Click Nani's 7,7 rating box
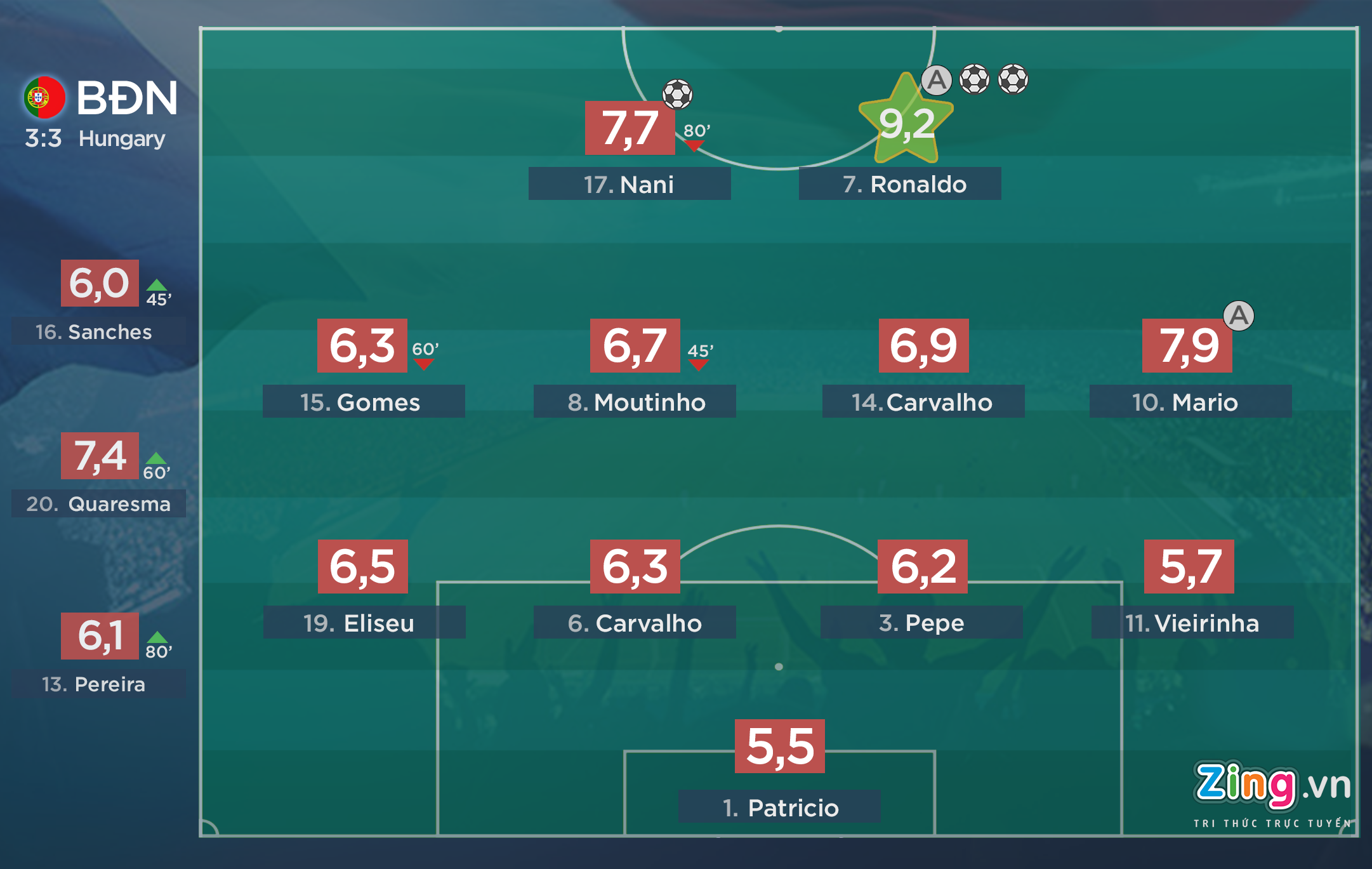 point(630,128)
